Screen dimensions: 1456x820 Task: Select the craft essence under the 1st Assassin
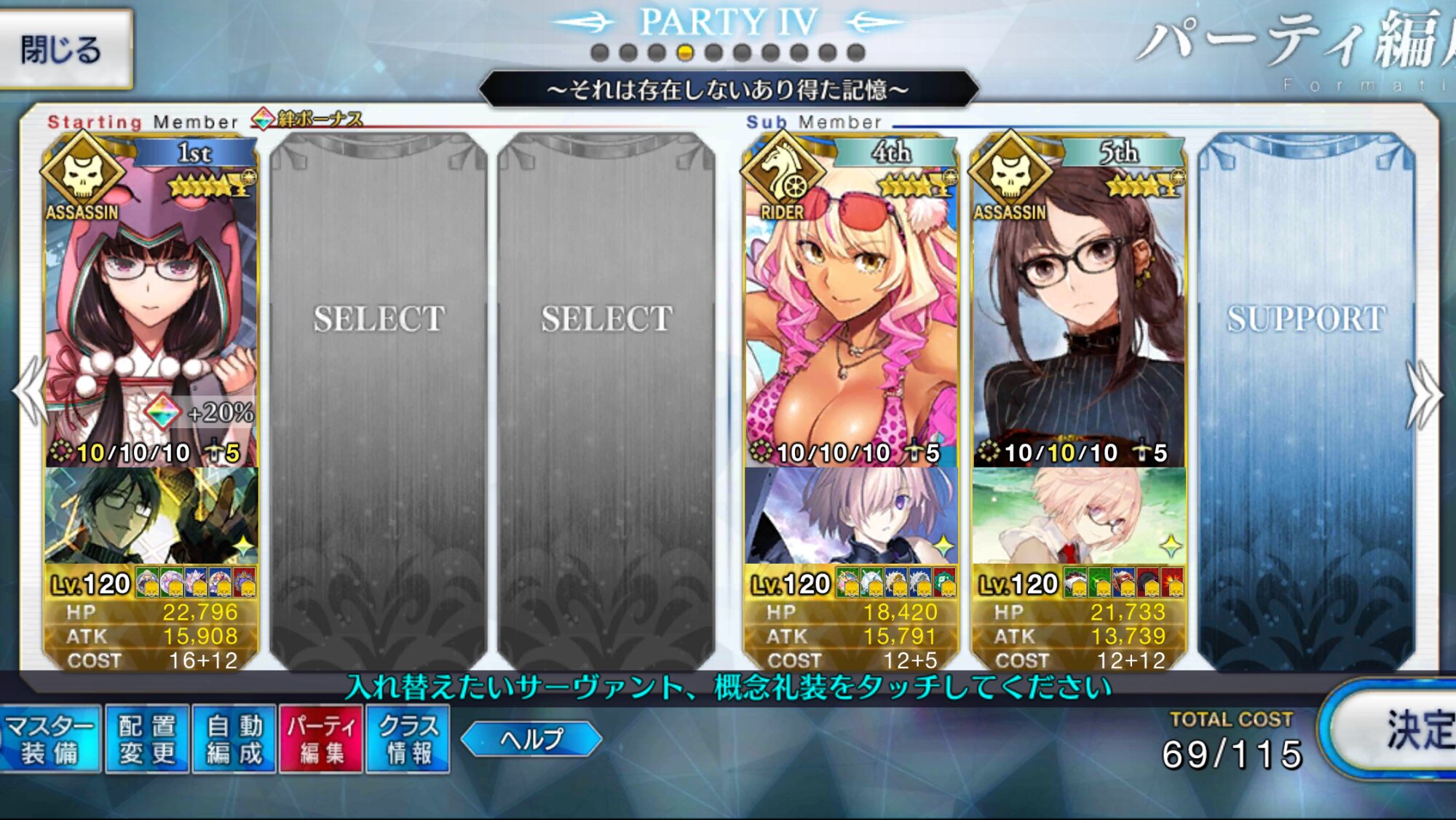point(151,516)
